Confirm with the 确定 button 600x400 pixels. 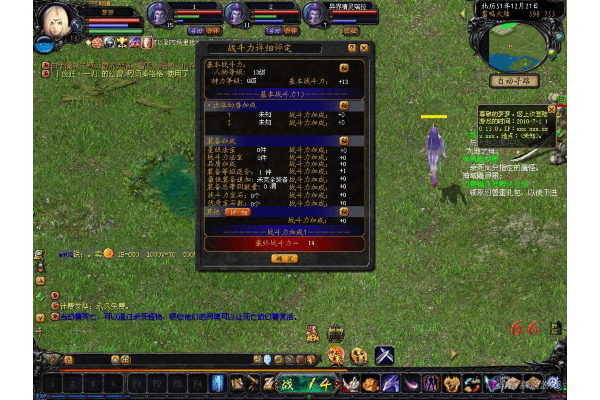[285, 258]
